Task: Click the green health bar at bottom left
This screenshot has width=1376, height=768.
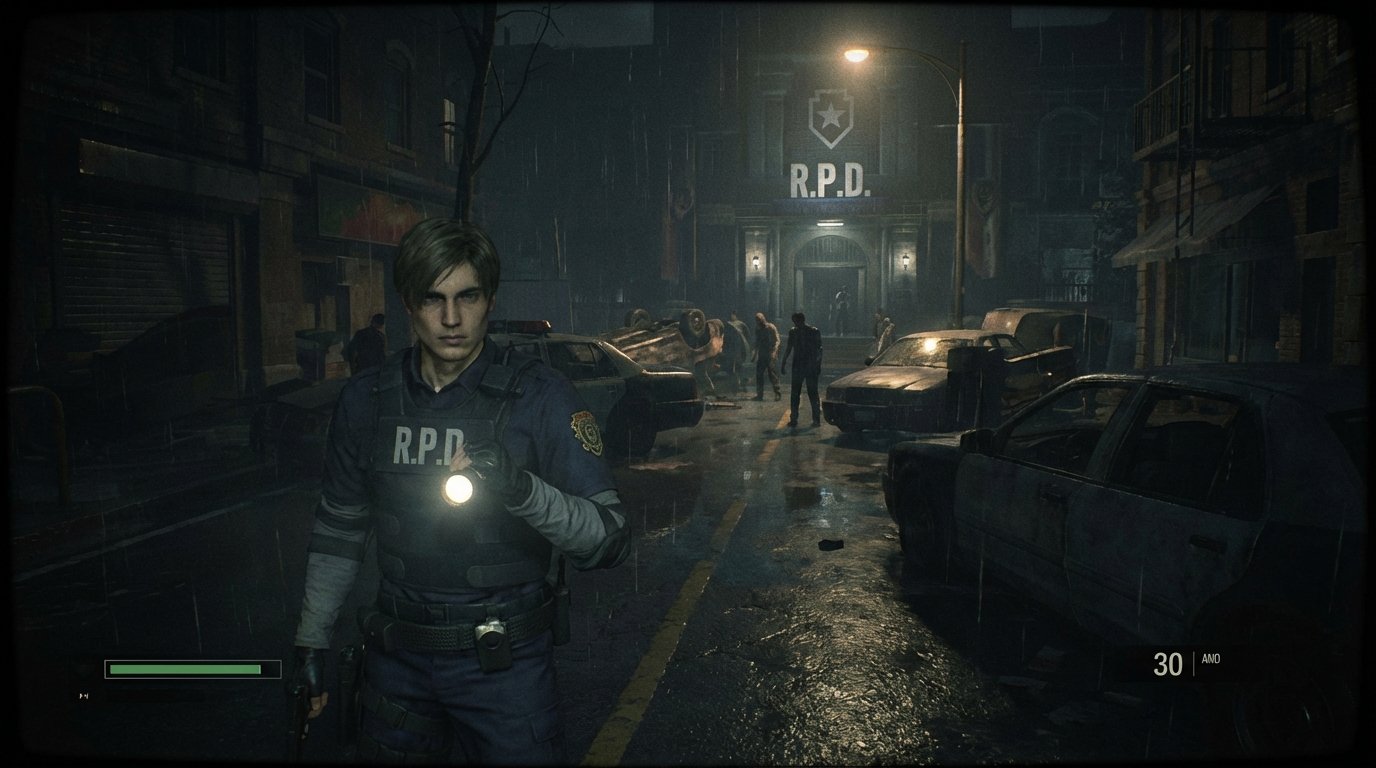Action: click(x=185, y=667)
